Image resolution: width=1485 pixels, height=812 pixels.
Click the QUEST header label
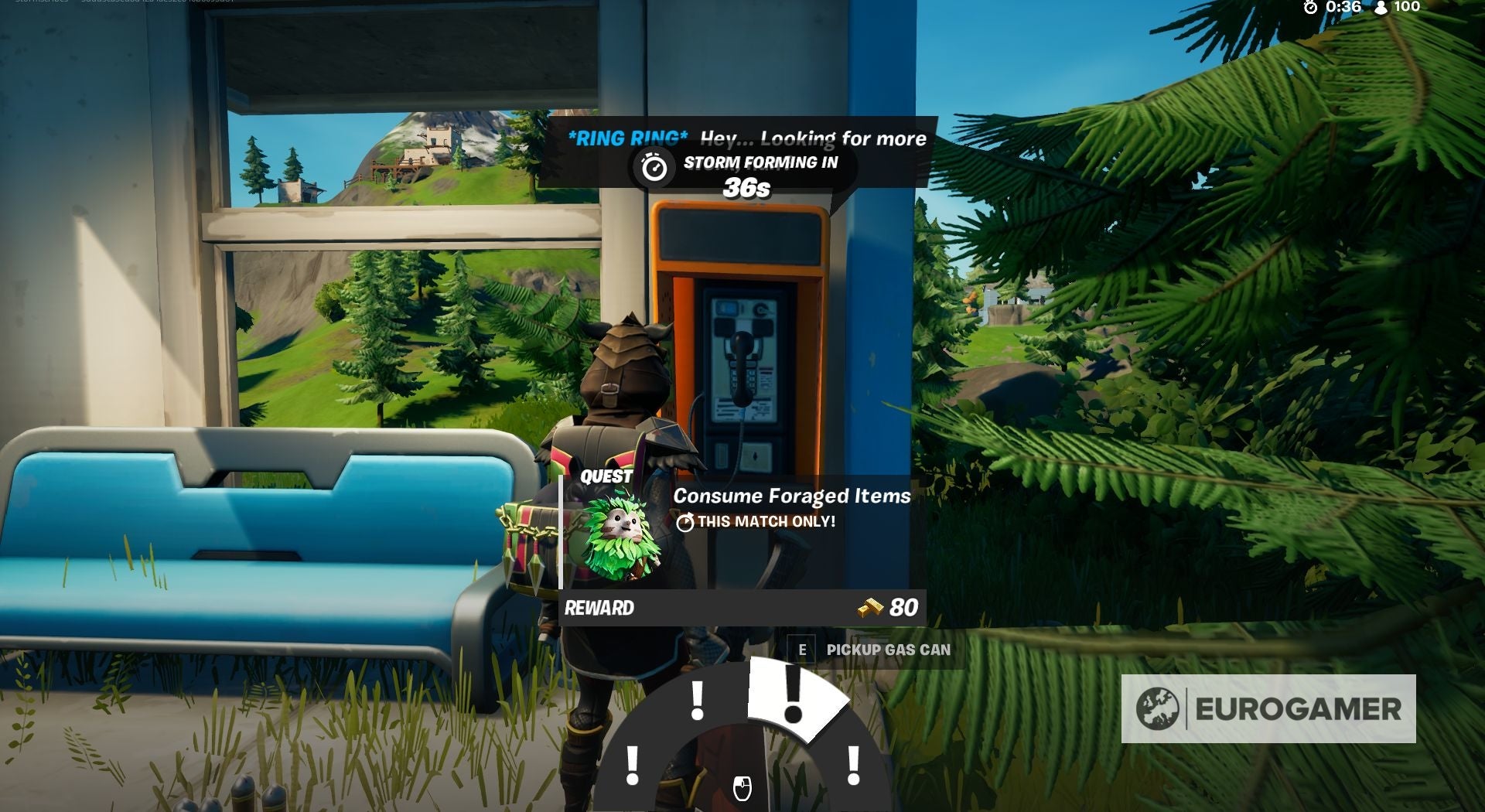click(x=606, y=476)
